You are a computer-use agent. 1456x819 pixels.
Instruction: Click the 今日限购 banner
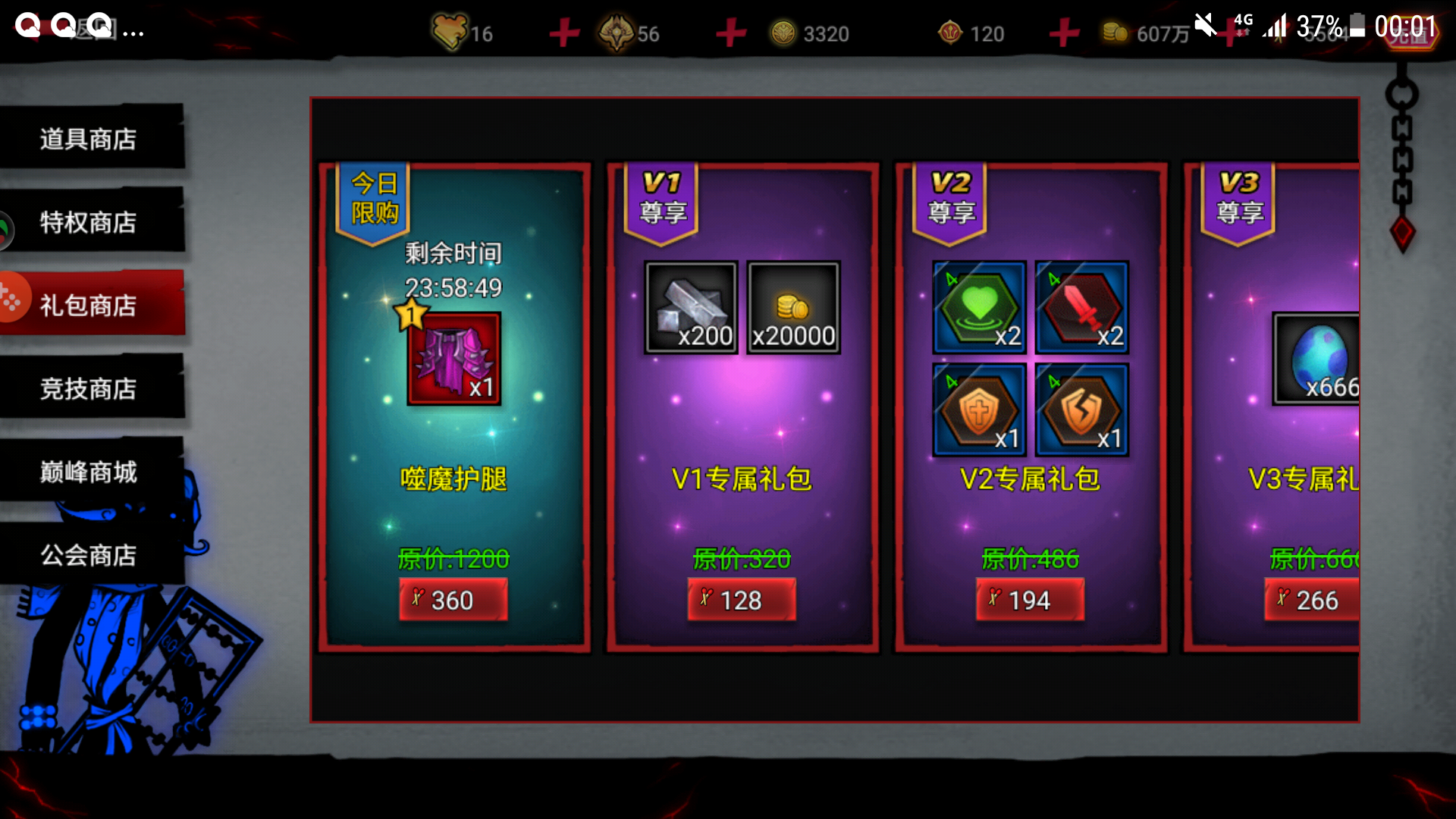click(x=373, y=199)
